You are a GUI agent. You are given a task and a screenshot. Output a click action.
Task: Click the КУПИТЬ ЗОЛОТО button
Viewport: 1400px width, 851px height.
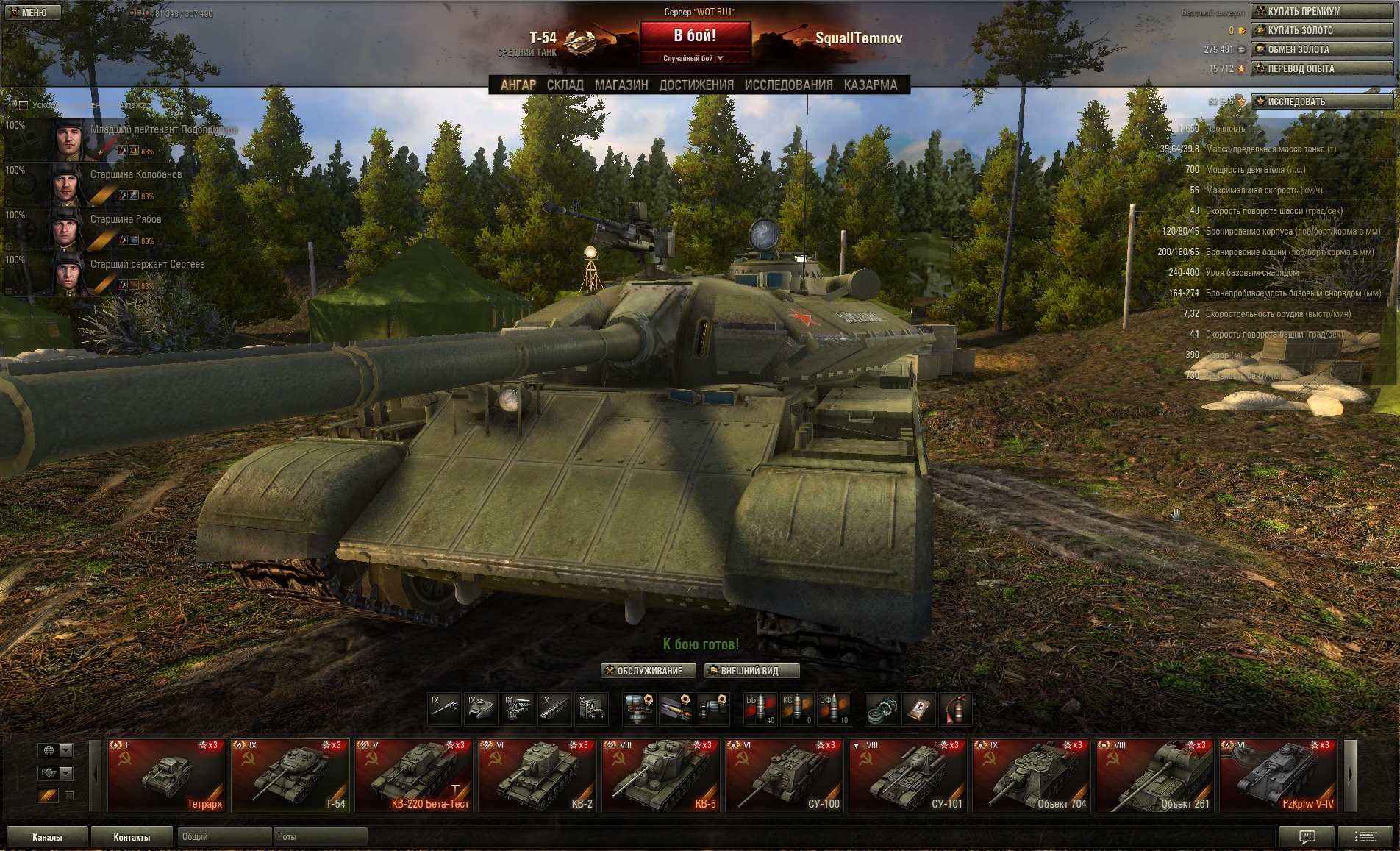(x=1321, y=30)
